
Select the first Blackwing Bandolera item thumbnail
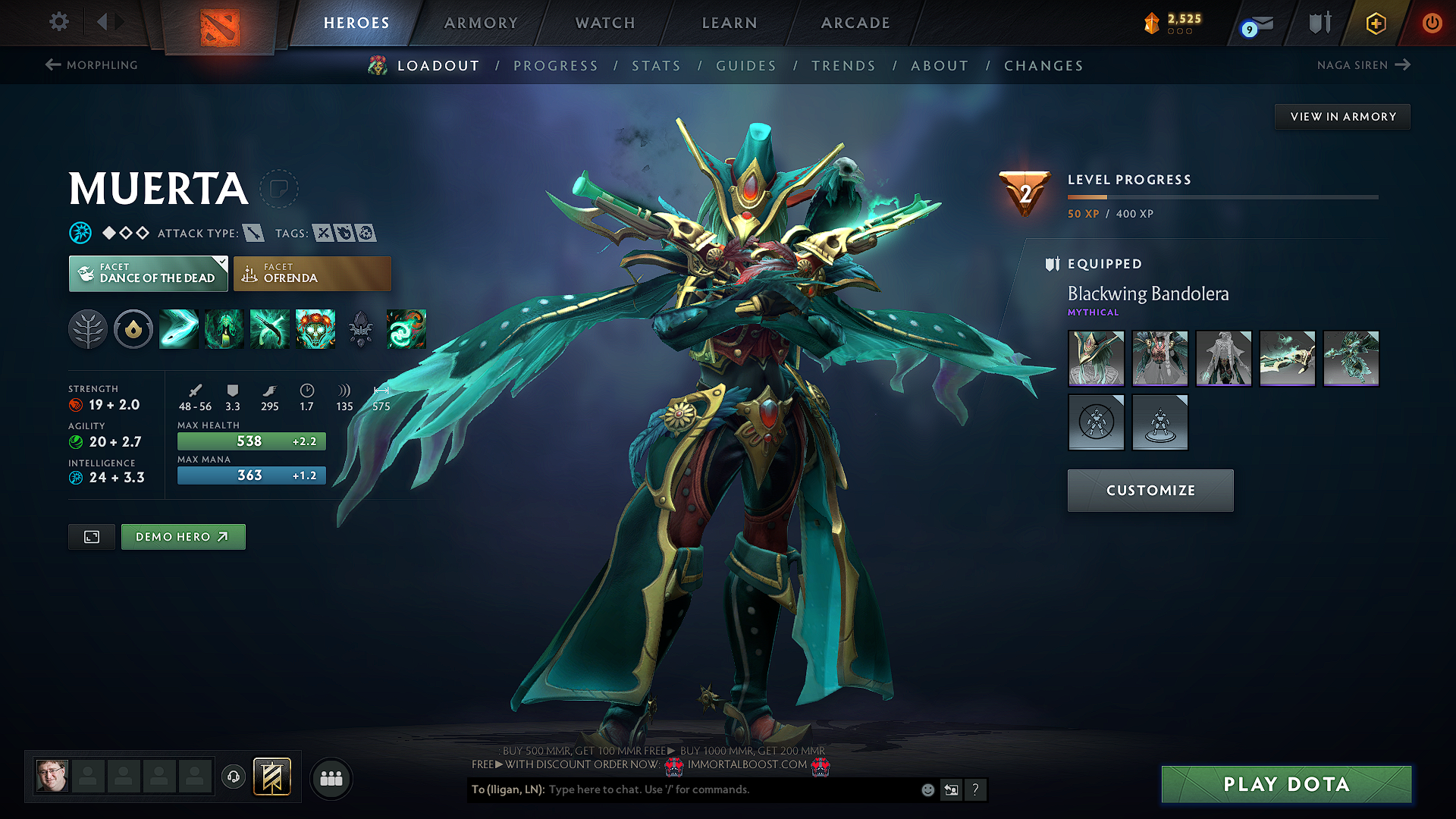coord(1096,358)
